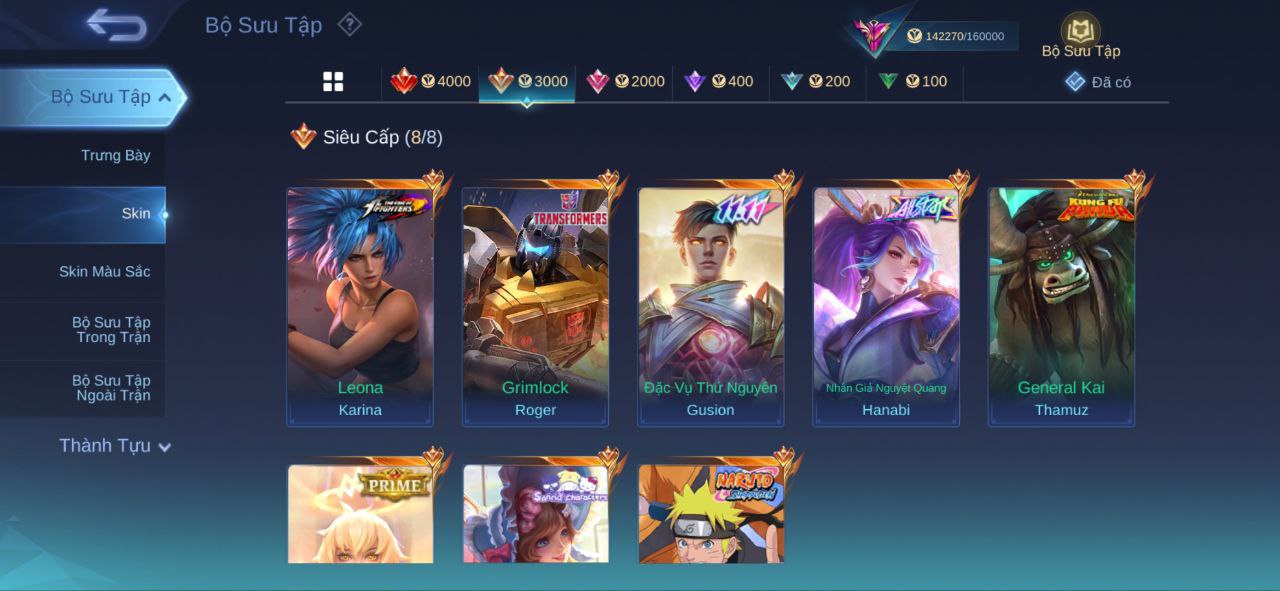View Thamuz's General Kai skin card
Image resolution: width=1280 pixels, height=591 pixels.
click(1061, 307)
